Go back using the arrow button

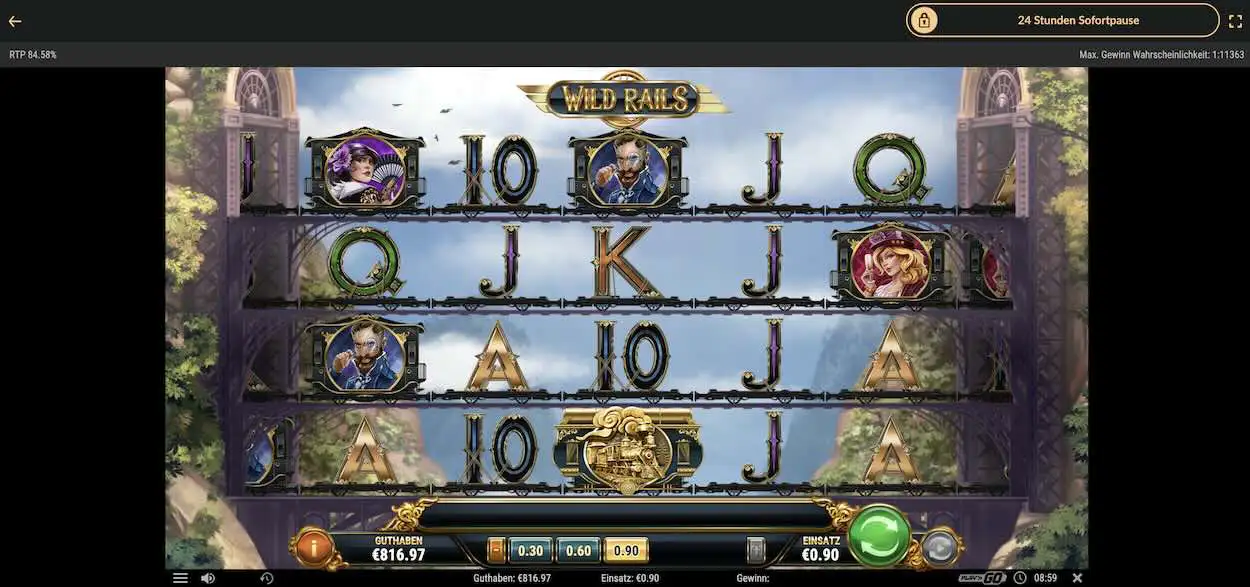click(x=15, y=21)
